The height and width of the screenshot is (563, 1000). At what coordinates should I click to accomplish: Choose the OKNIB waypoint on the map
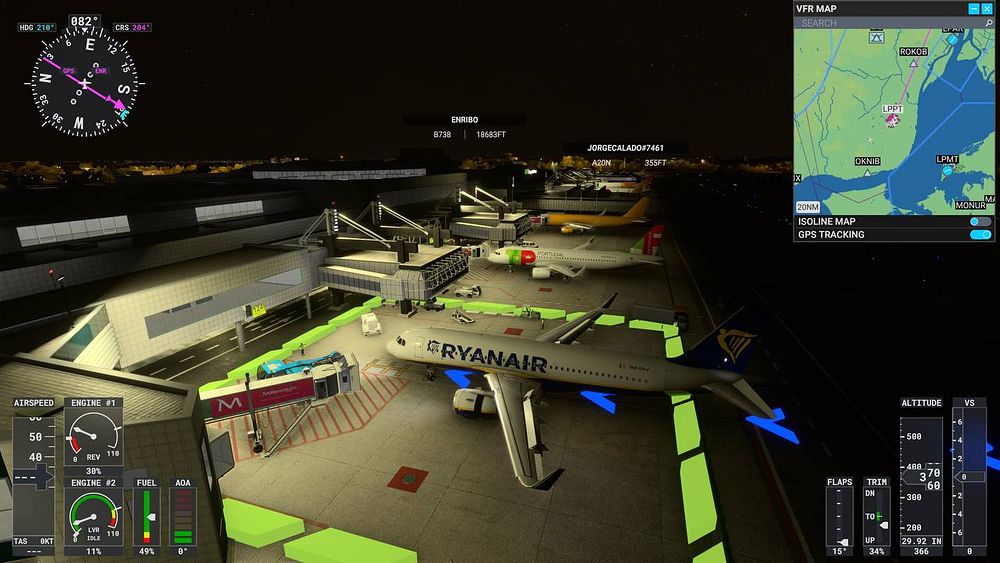[867, 171]
